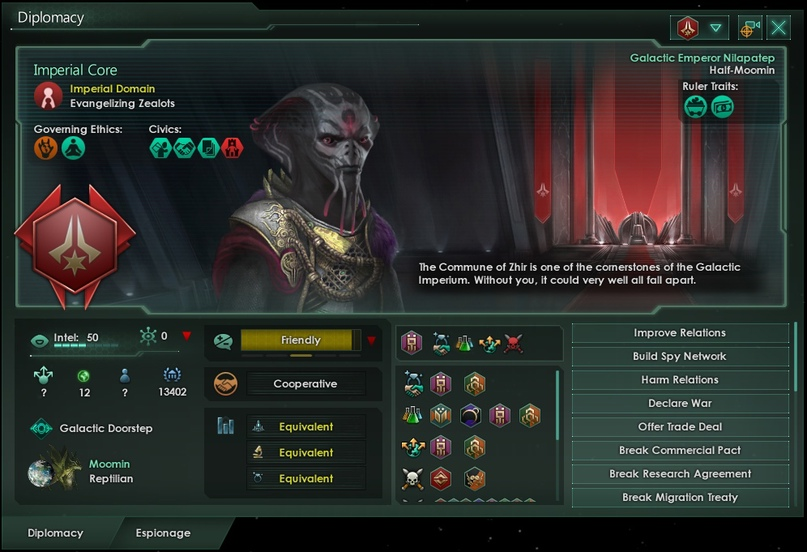The image size is (807, 552).
Task: Close the Diplomacy window
Action: click(779, 28)
